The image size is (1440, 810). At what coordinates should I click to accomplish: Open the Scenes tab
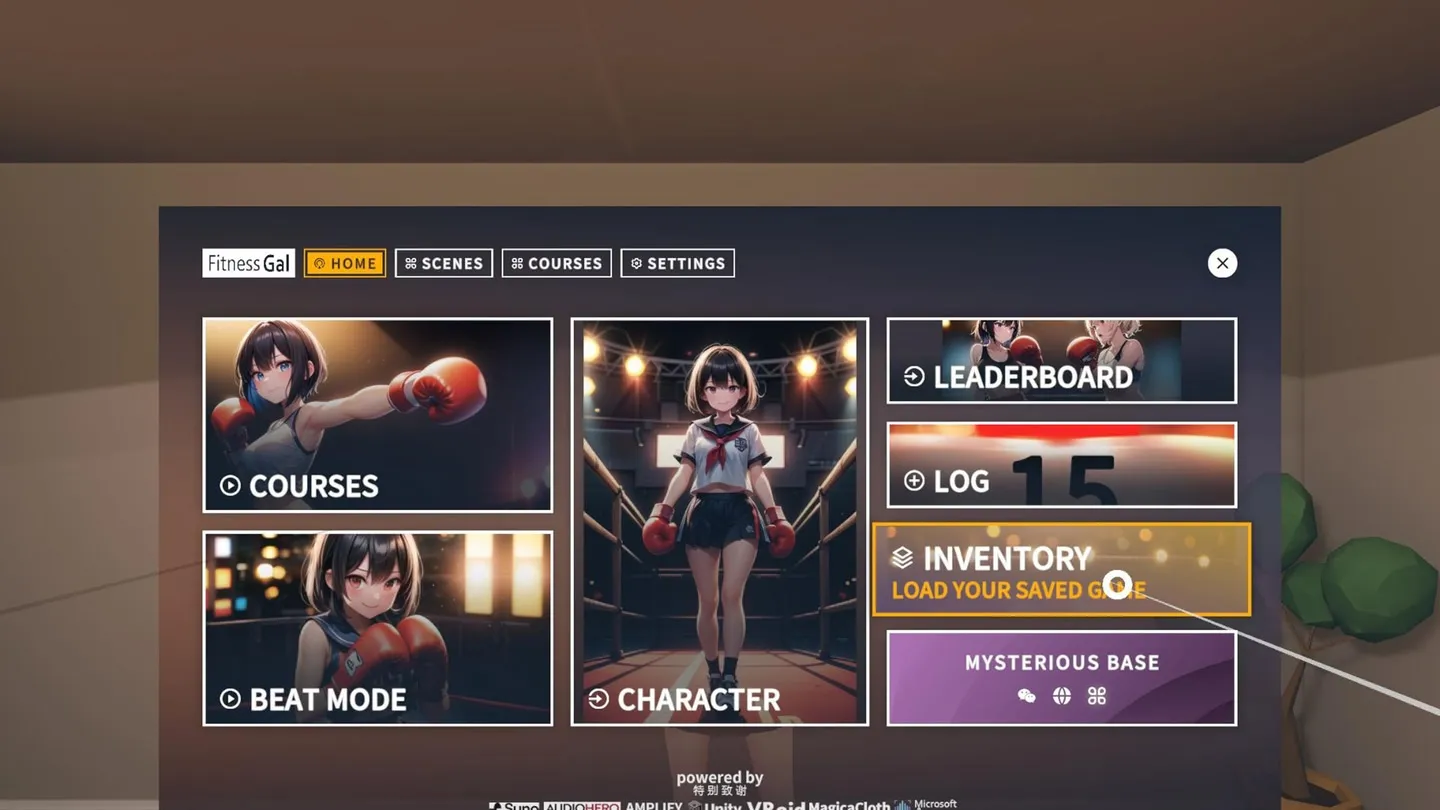point(443,263)
